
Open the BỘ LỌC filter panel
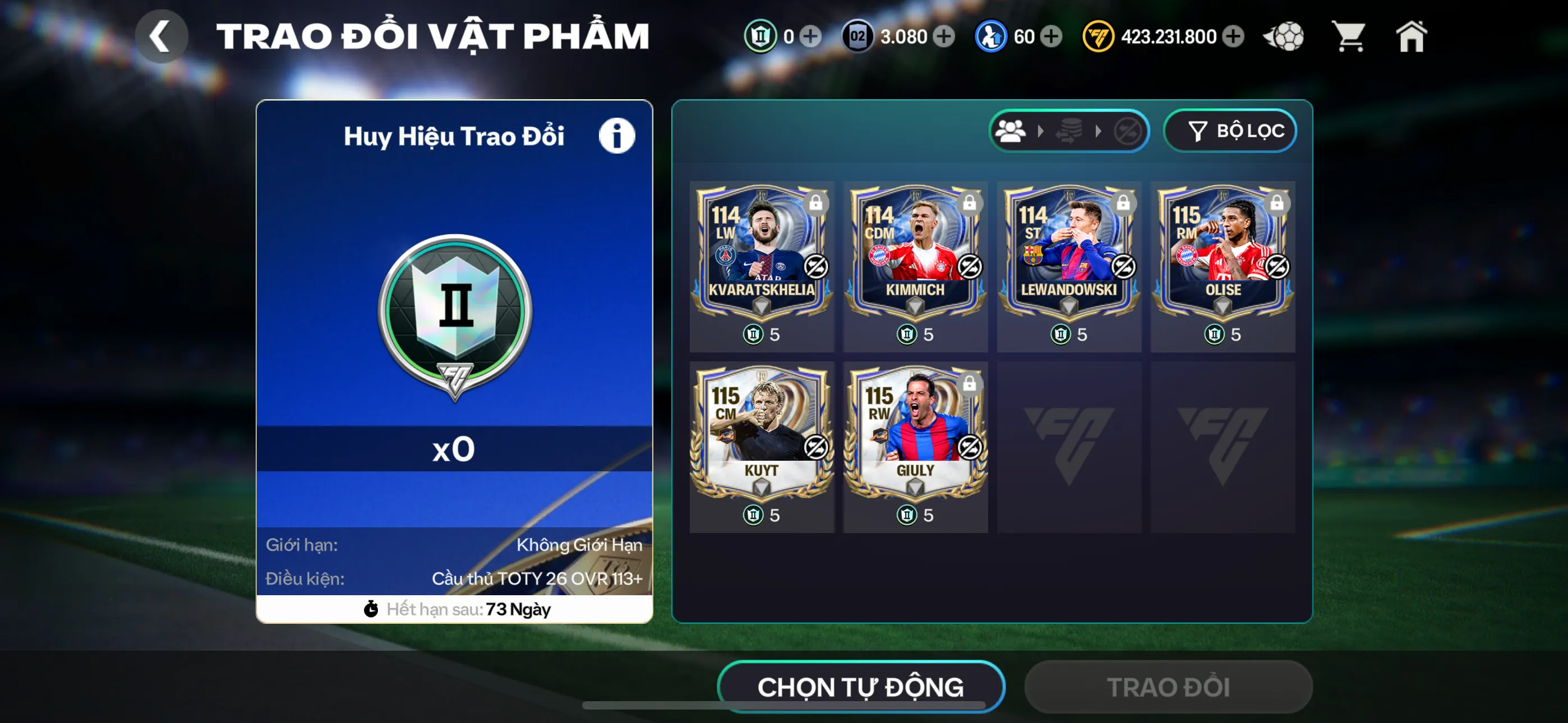(1230, 129)
